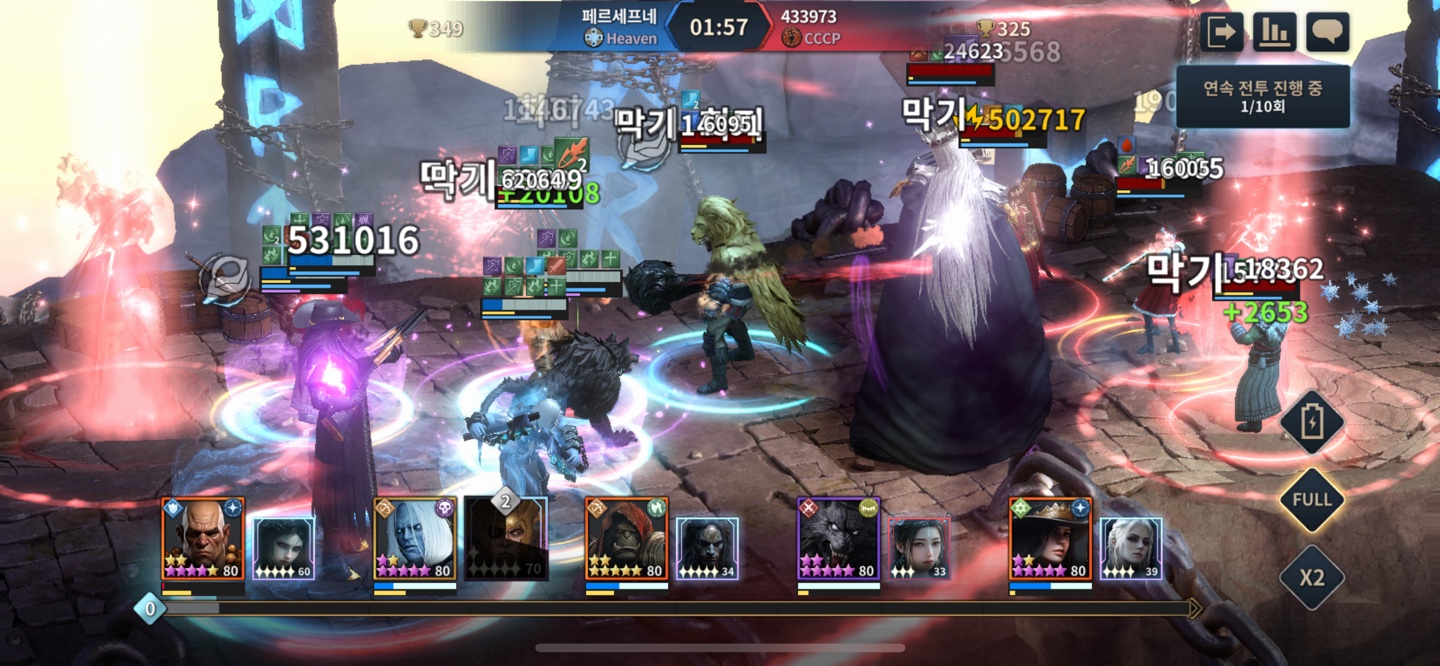Select the bald bearded hero portrait

point(203,539)
